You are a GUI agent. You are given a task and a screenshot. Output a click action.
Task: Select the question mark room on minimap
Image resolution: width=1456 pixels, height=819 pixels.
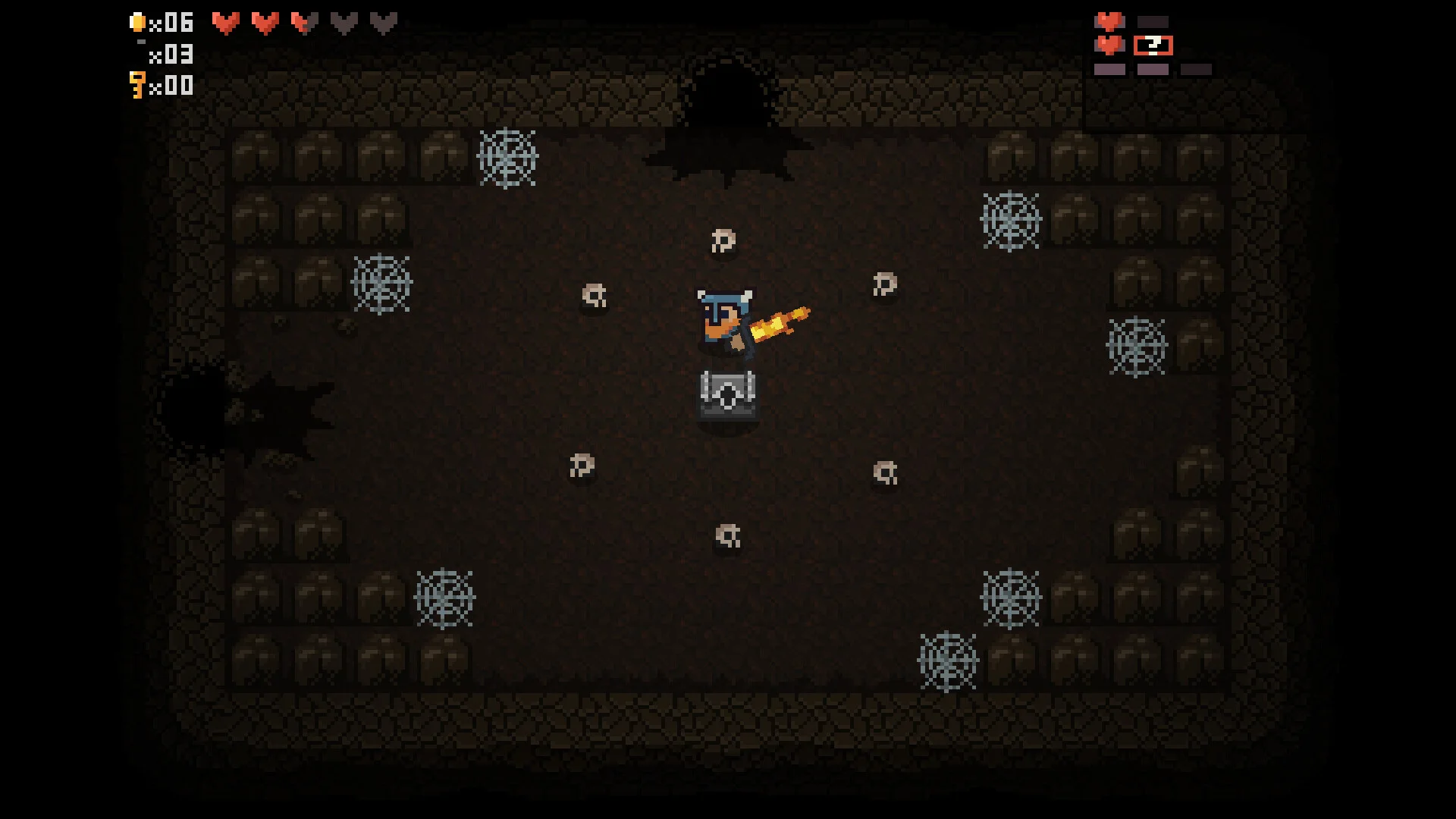pos(1153,45)
